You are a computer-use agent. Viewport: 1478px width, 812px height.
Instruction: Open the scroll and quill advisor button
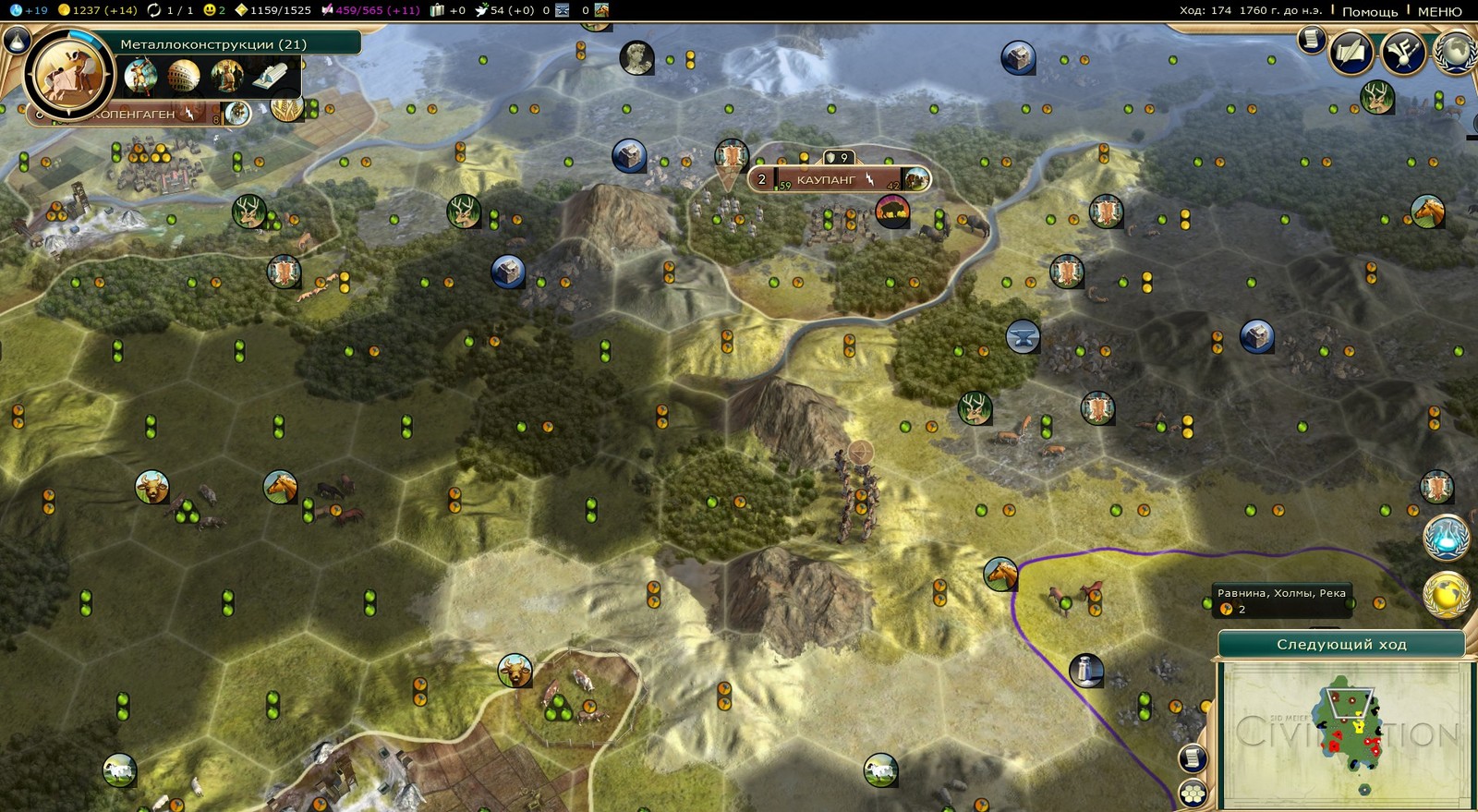pos(1350,52)
